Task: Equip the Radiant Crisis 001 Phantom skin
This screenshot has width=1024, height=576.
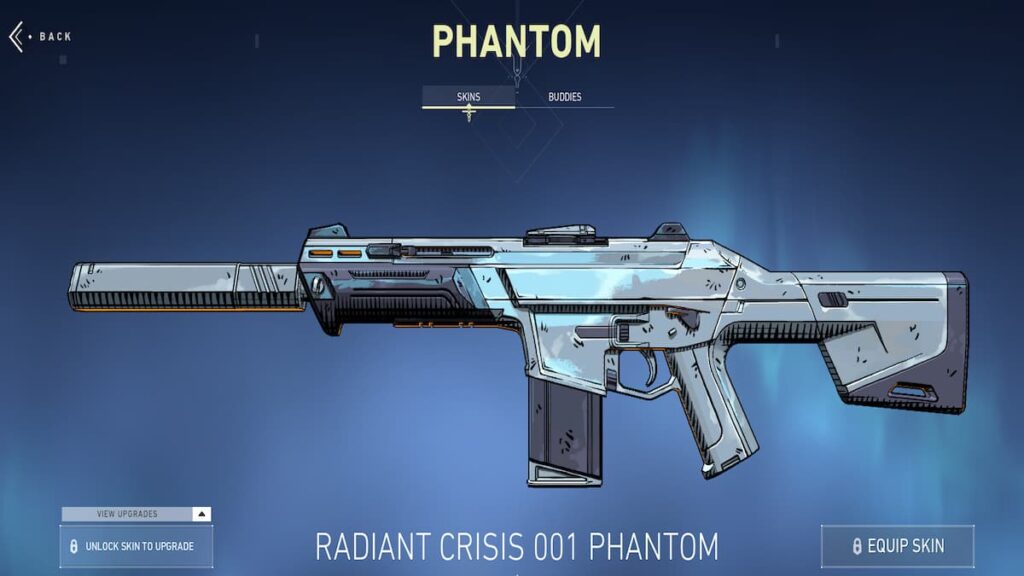Action: (897, 546)
